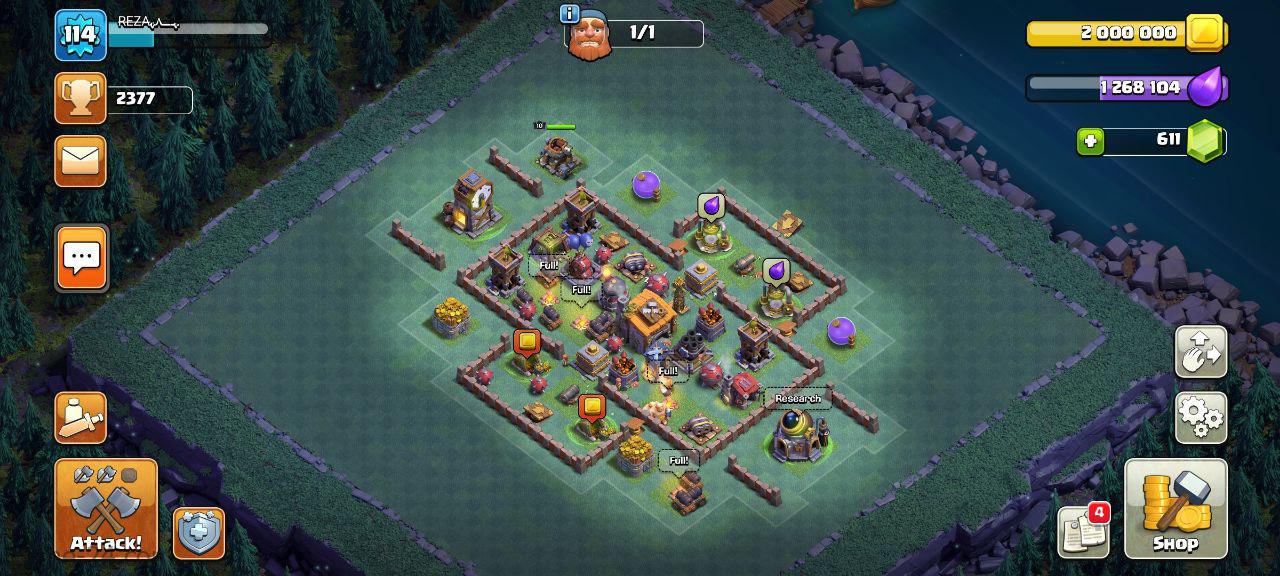Open the mail envelope inbox
The image size is (1280, 576).
pyautogui.click(x=80, y=161)
